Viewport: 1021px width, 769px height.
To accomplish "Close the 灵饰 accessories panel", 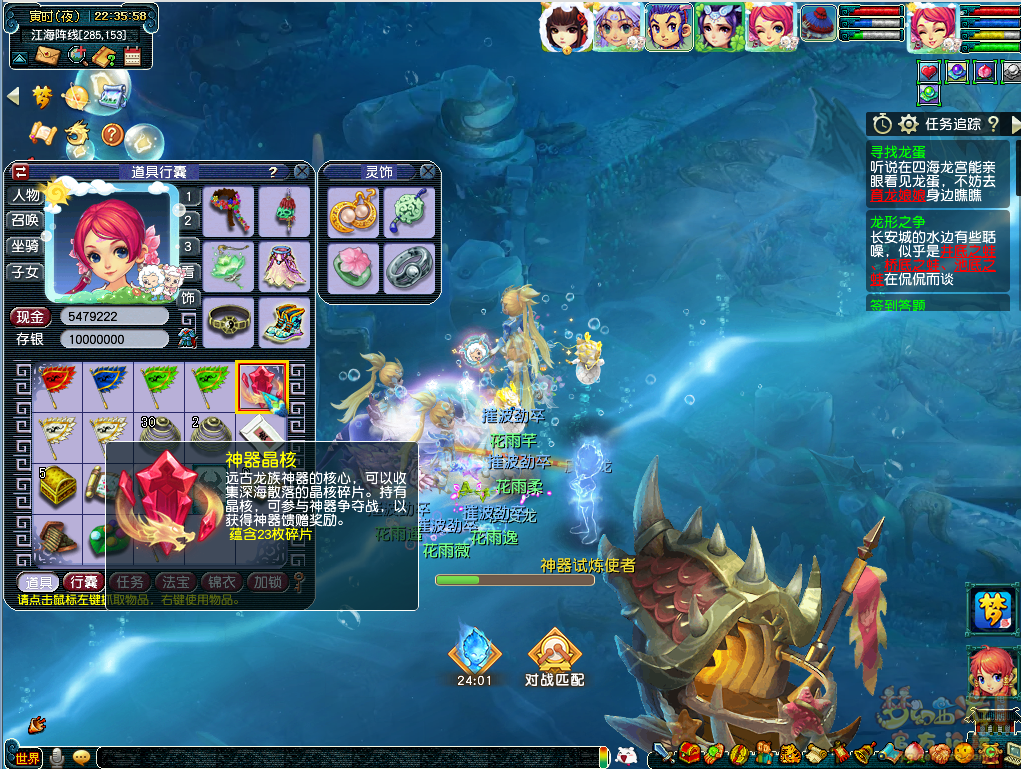I will point(428,172).
